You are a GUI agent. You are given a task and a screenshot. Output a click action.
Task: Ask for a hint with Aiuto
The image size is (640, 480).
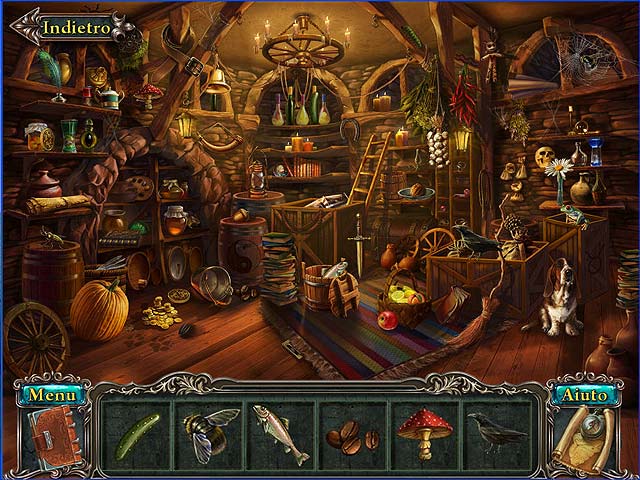[x=585, y=394]
